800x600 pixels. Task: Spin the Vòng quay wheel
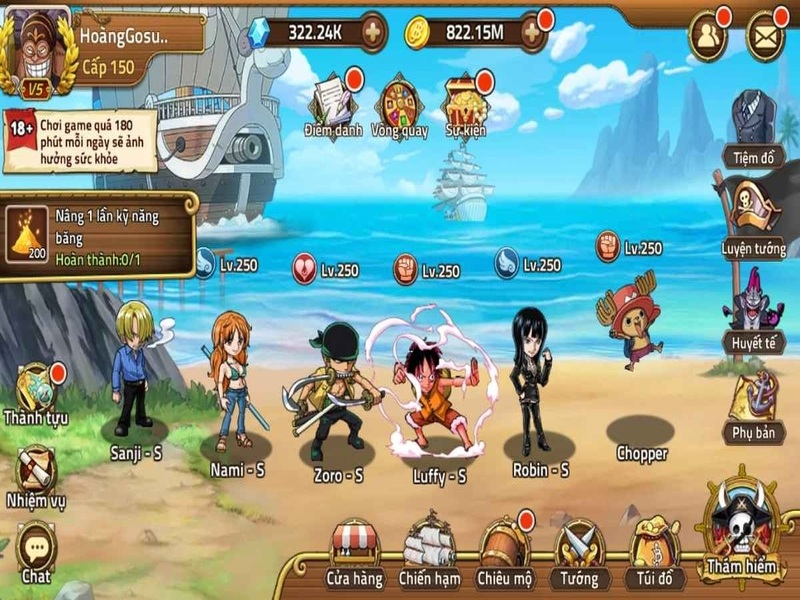(400, 100)
